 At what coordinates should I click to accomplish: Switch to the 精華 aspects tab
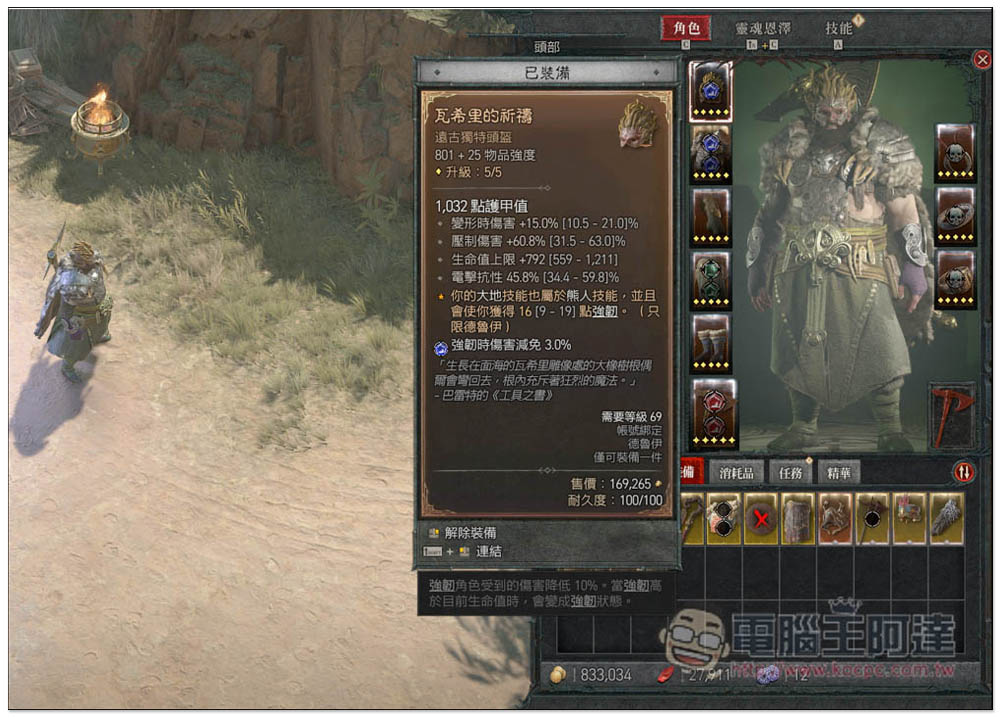[x=838, y=472]
